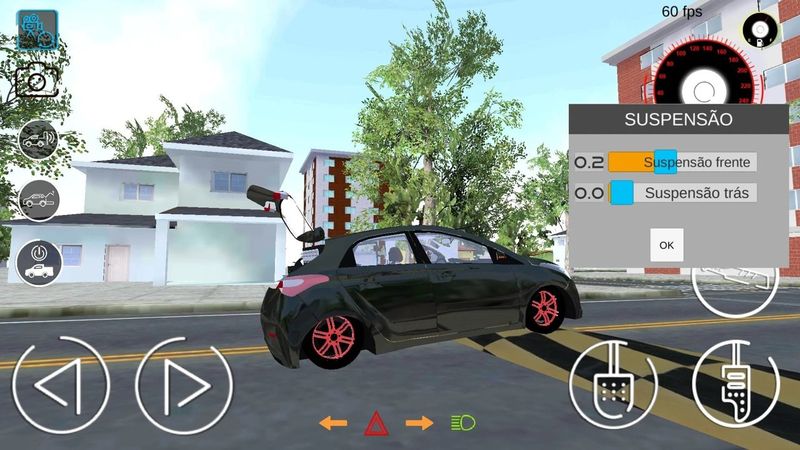Tap the accelerator pedal
800x450 pixels.
(x=735, y=385)
